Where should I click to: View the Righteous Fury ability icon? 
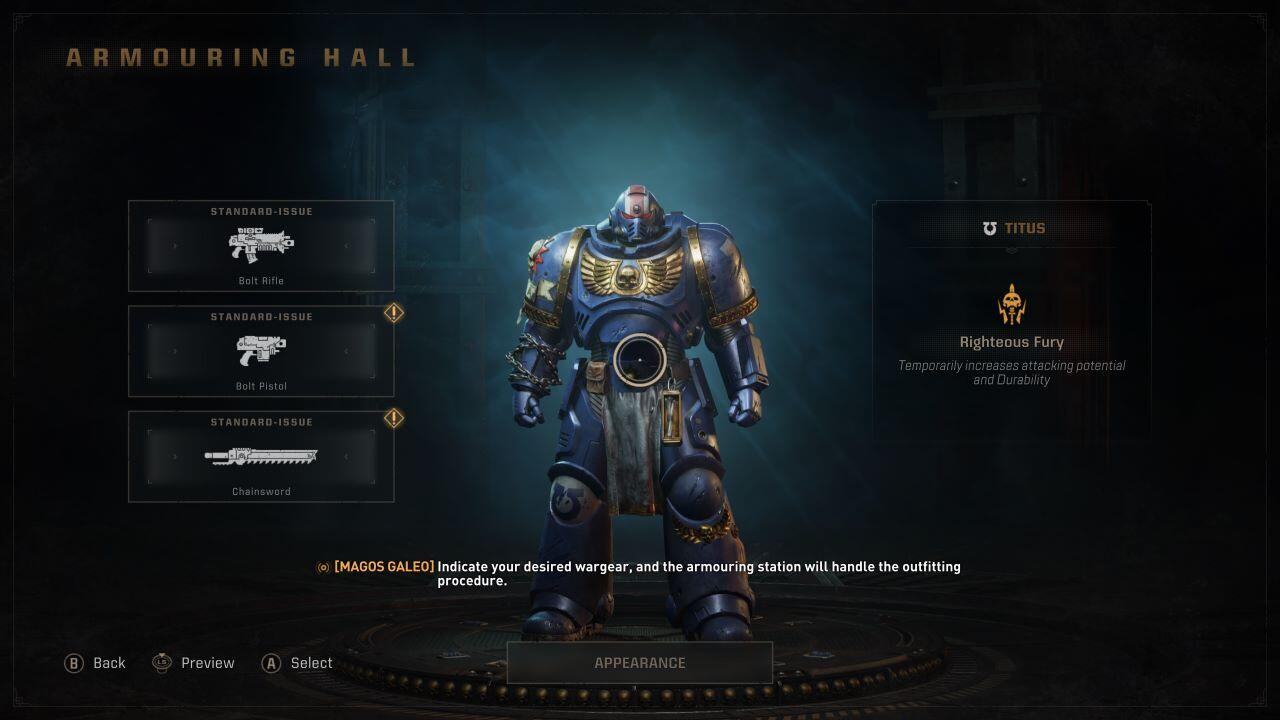point(1011,304)
